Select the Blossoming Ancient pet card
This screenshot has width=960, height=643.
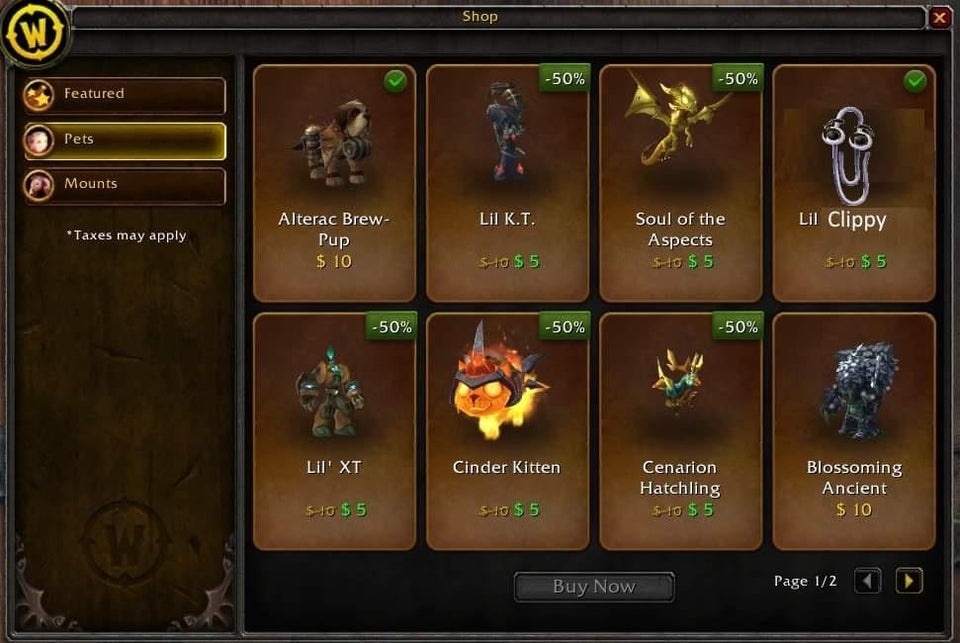coord(853,431)
